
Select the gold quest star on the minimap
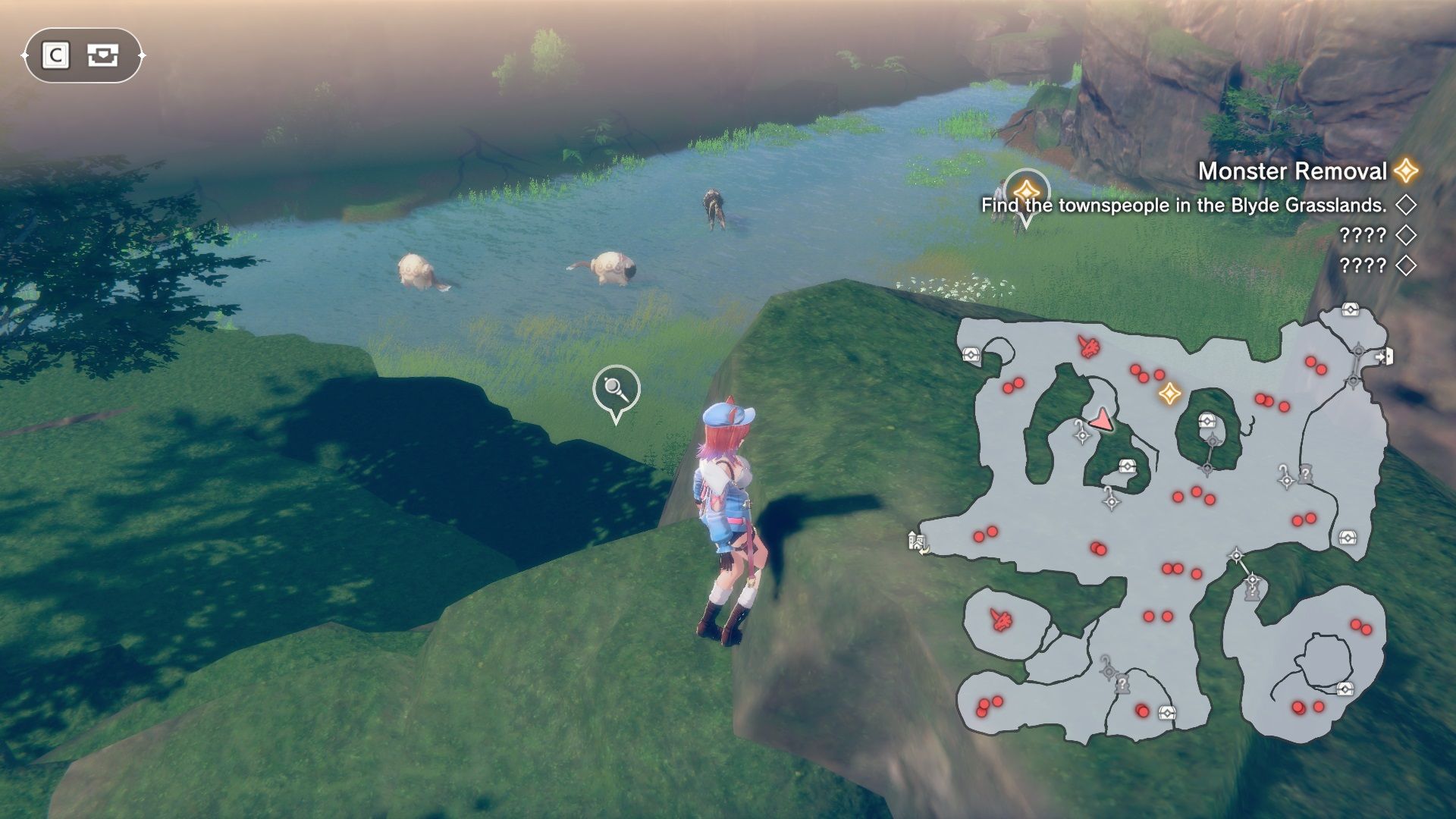click(x=1169, y=393)
